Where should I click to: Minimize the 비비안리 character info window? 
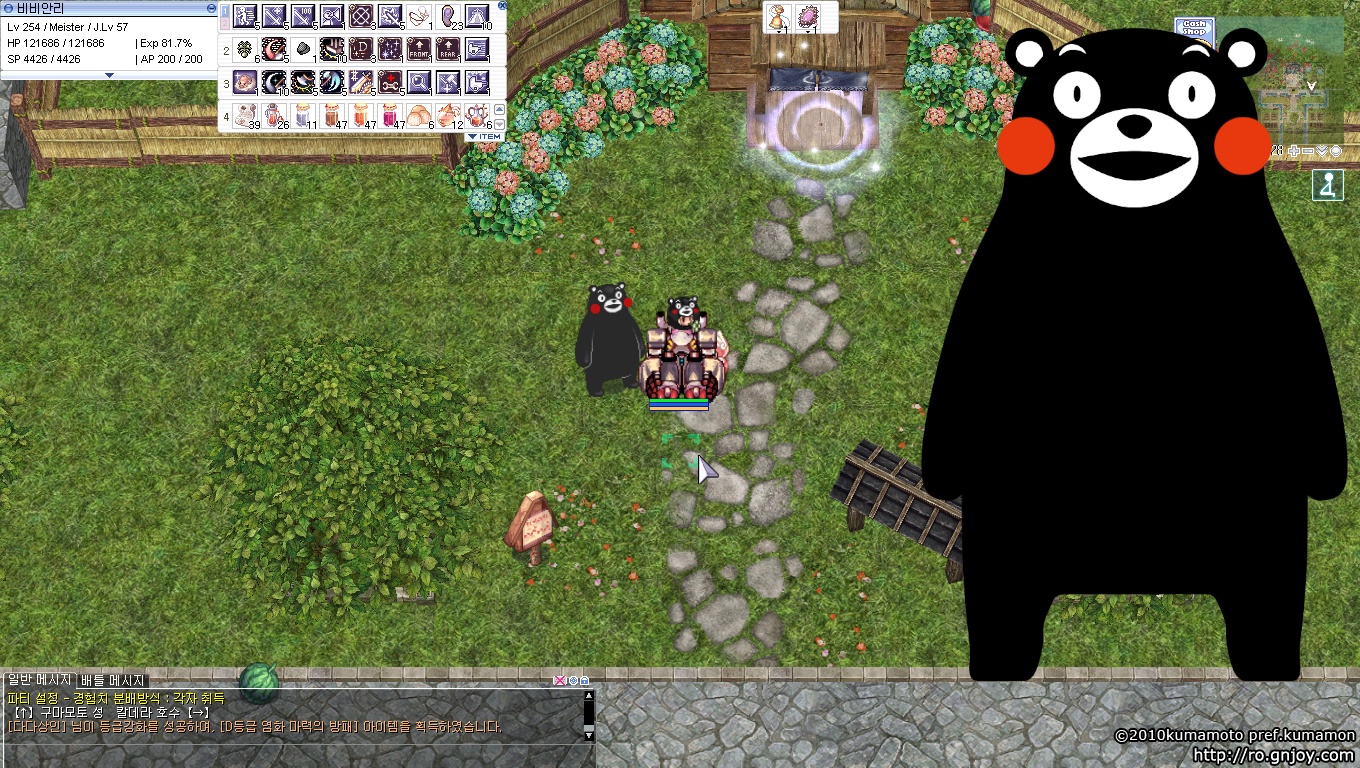(211, 8)
